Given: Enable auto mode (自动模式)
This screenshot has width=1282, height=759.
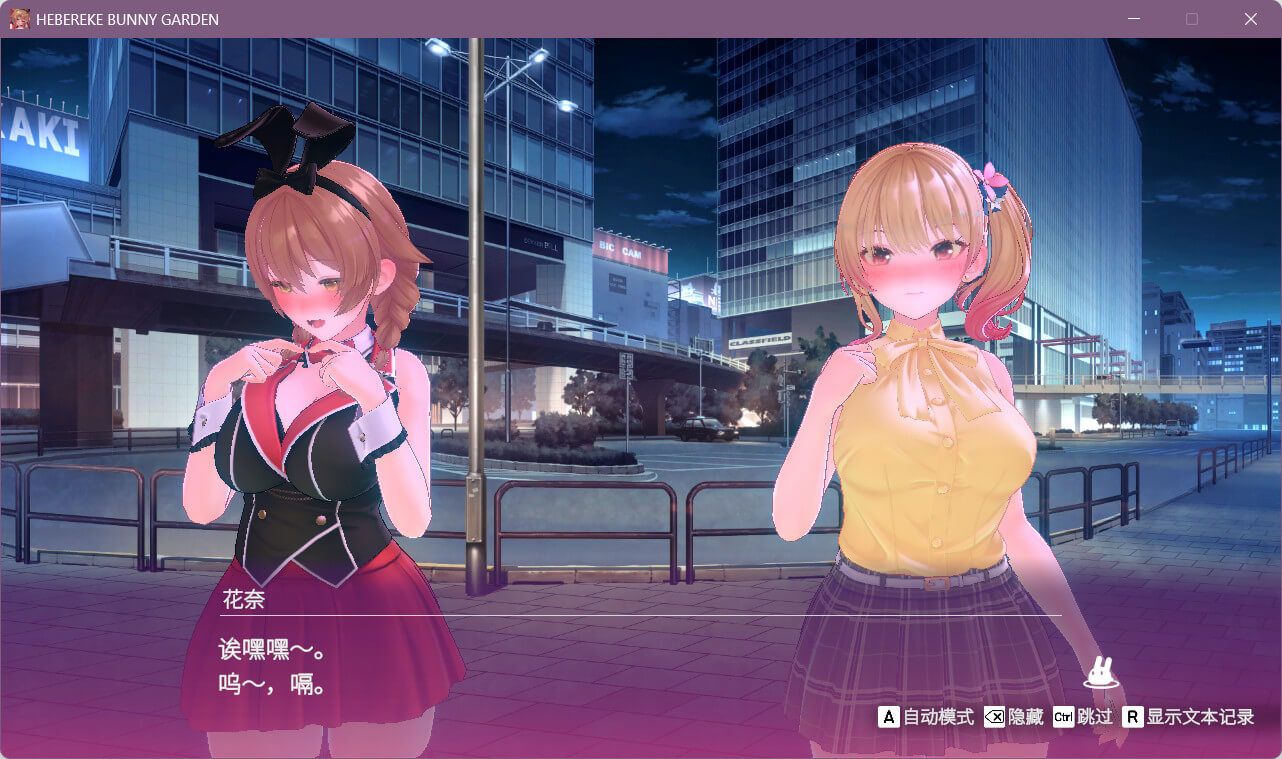Looking at the screenshot, I should pyautogui.click(x=926, y=717).
